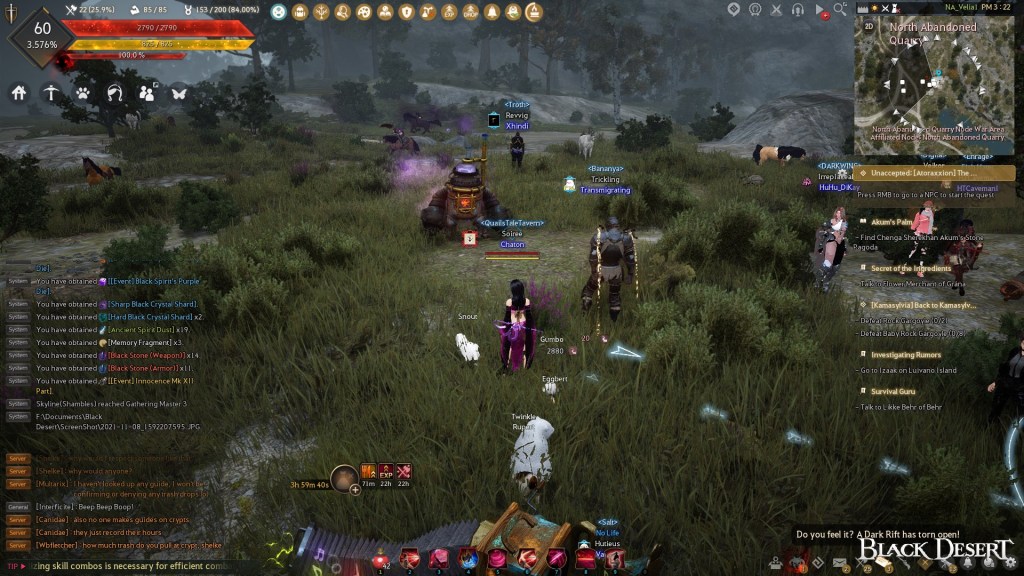The image size is (1024, 576).
Task: Click the EXP buff timer icon
Action: [386, 471]
